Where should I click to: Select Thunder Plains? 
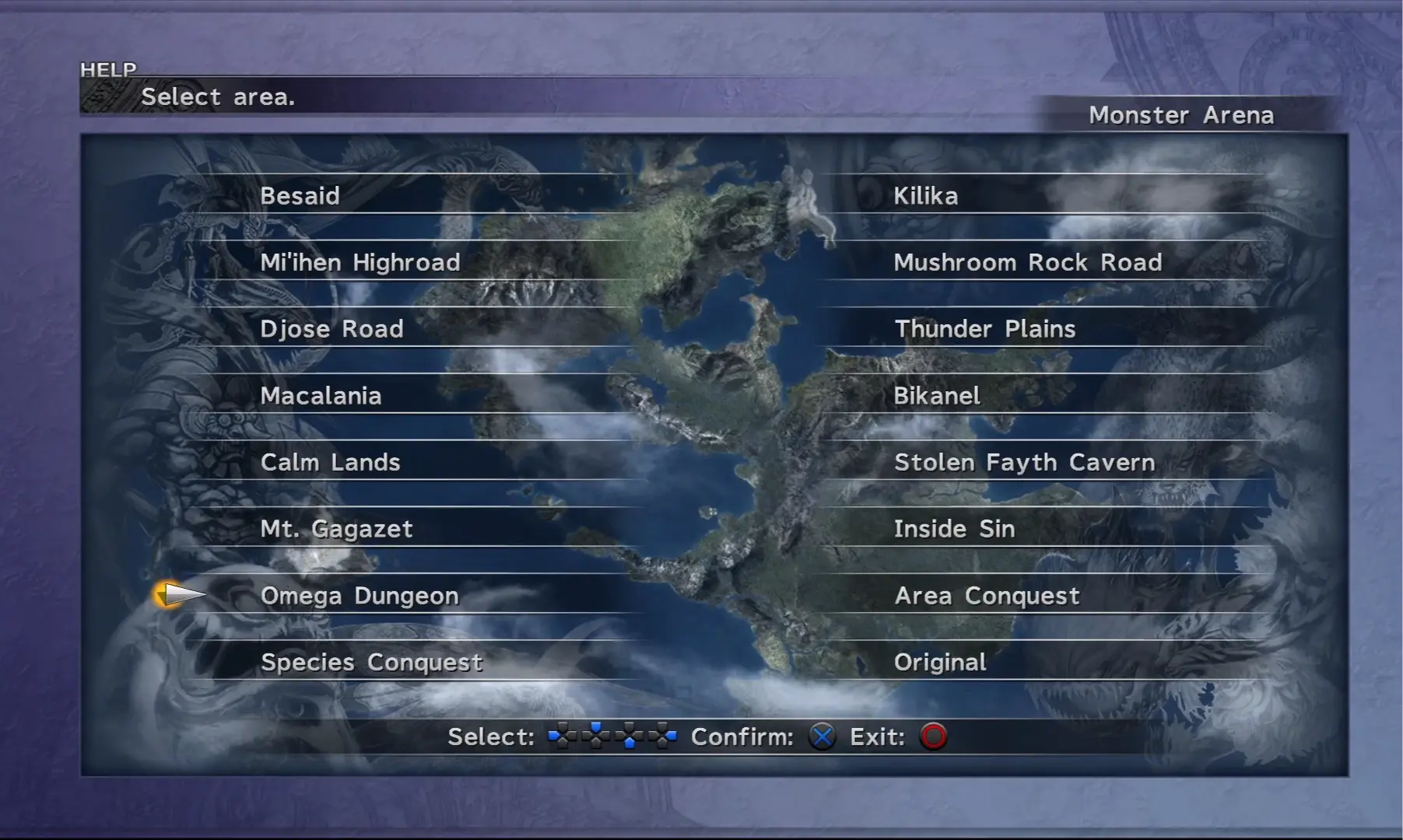point(984,329)
